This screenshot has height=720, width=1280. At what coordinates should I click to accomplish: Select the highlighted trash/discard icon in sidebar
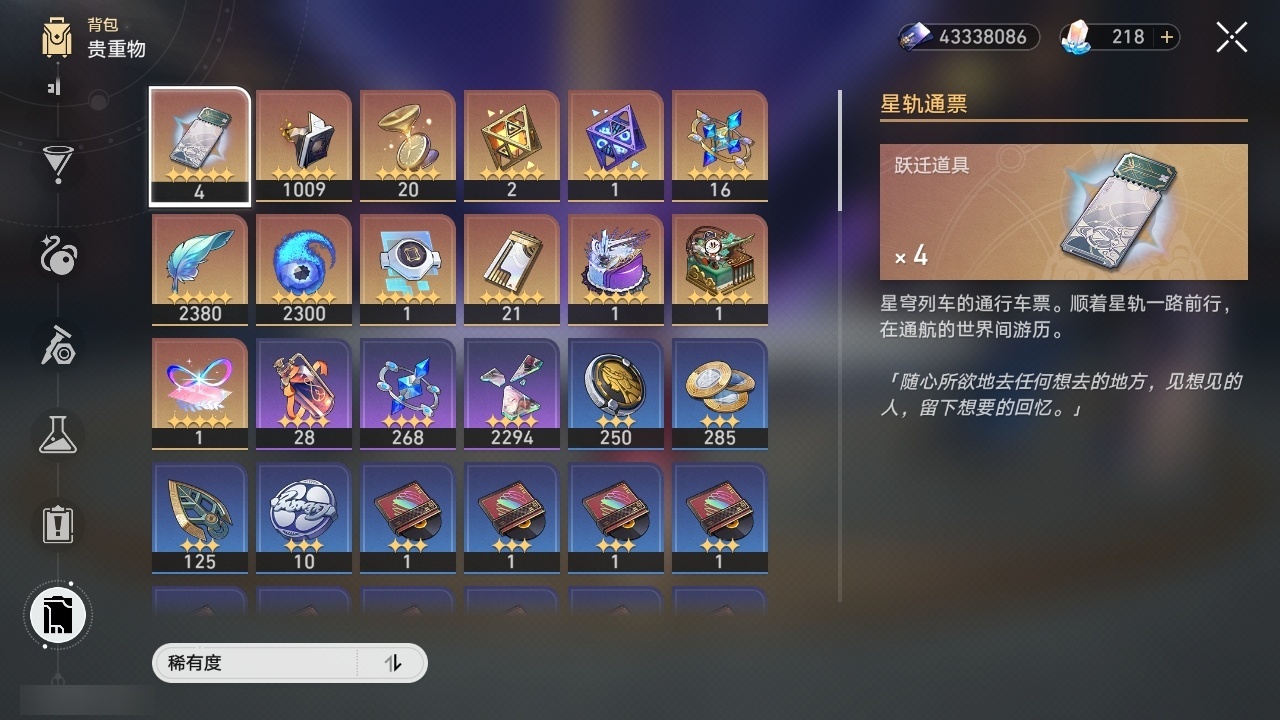pos(57,615)
